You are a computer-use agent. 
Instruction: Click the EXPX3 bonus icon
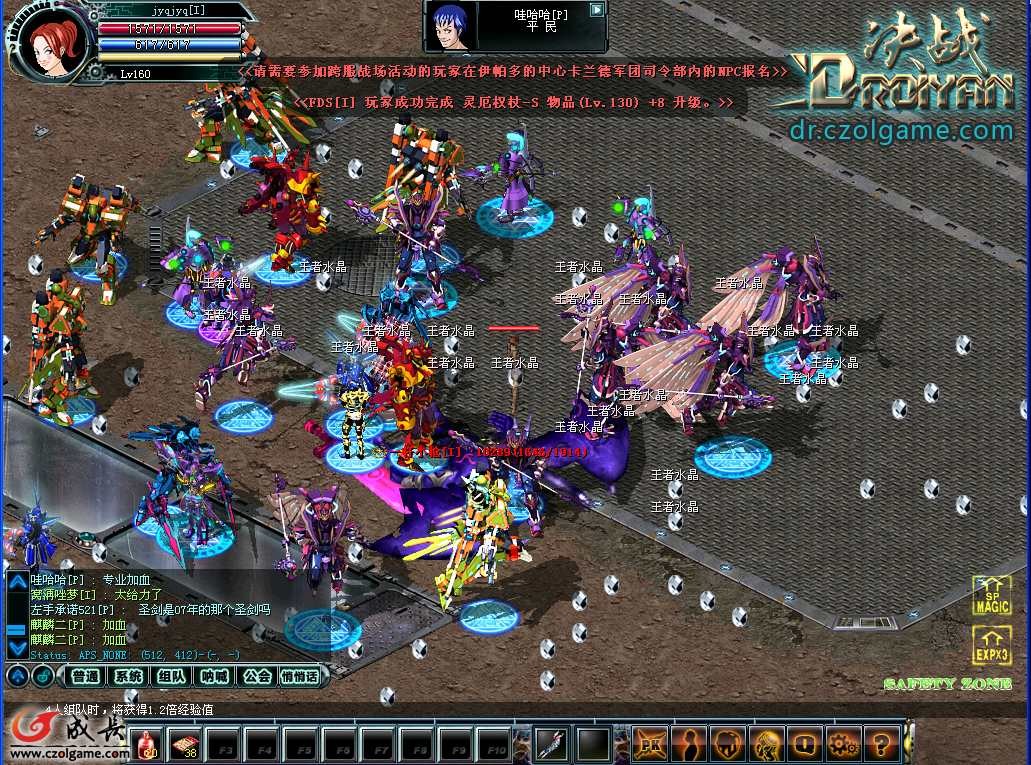(x=992, y=645)
